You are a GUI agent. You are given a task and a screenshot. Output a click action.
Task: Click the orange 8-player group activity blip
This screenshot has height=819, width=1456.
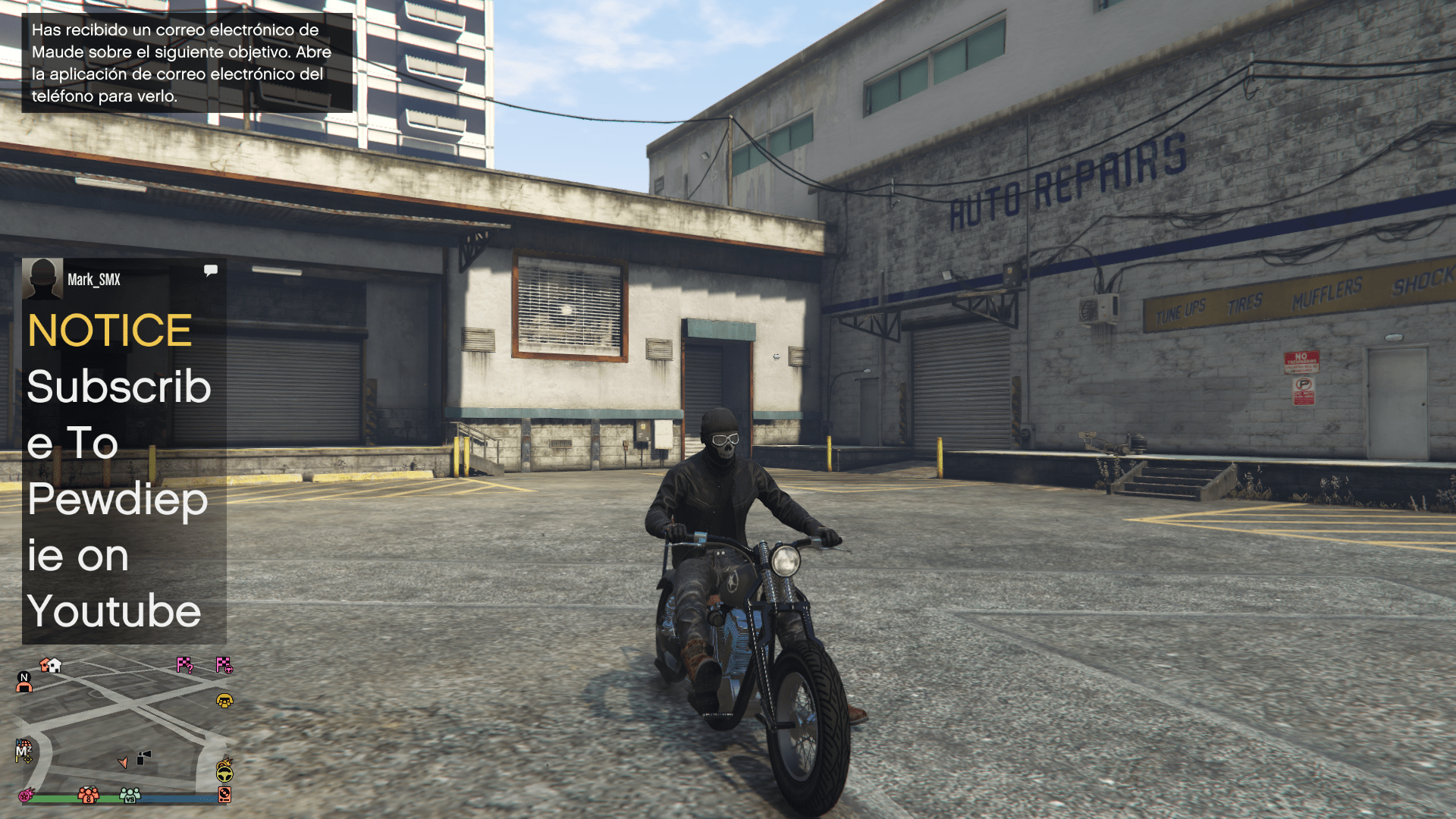click(x=88, y=796)
